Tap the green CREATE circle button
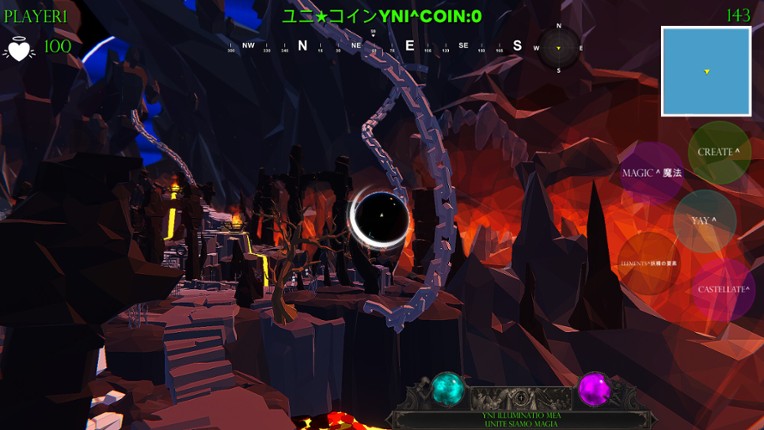764x430 pixels. [x=719, y=152]
